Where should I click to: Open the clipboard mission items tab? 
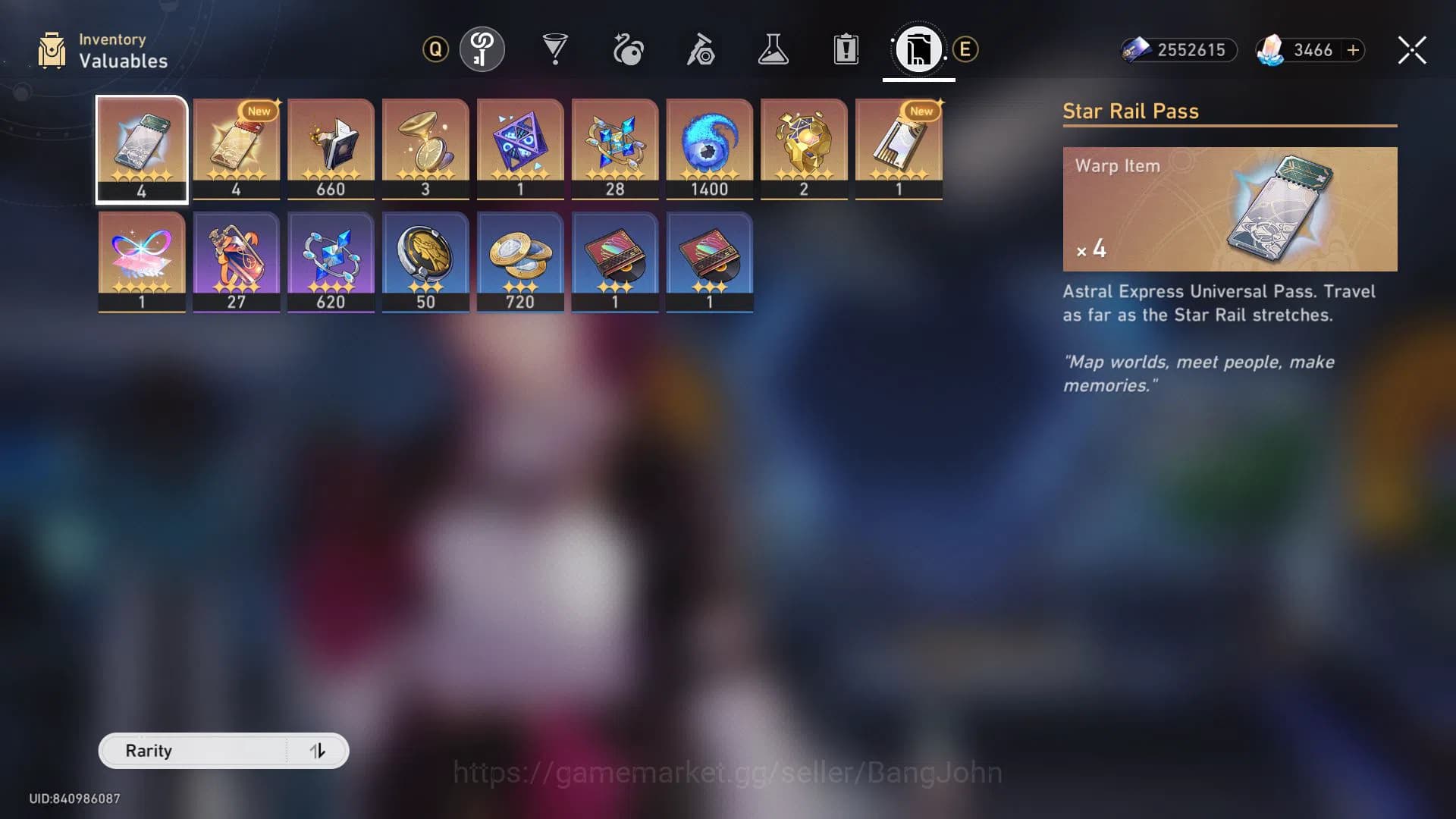(845, 49)
